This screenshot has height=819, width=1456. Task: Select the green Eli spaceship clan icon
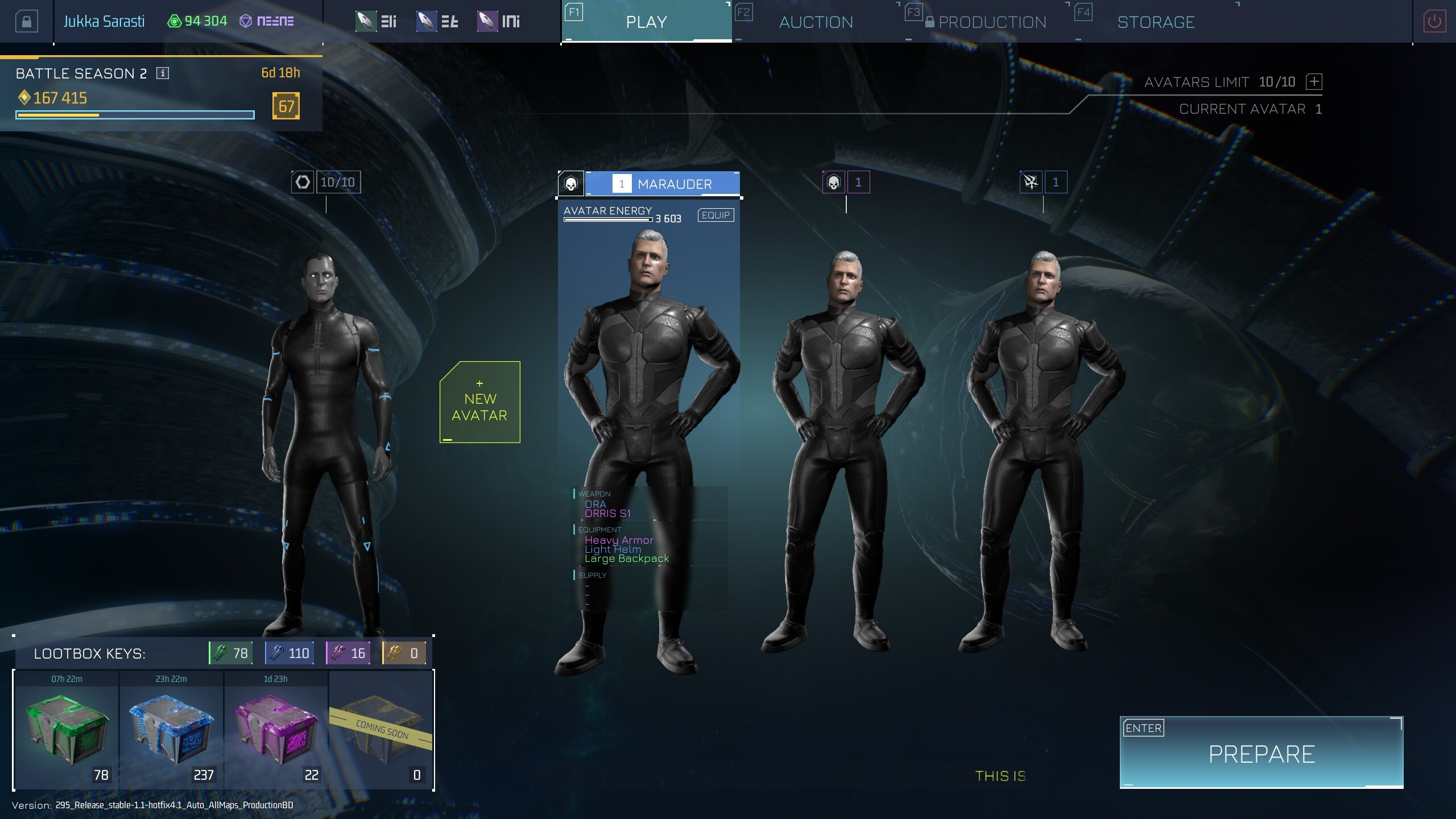366,20
